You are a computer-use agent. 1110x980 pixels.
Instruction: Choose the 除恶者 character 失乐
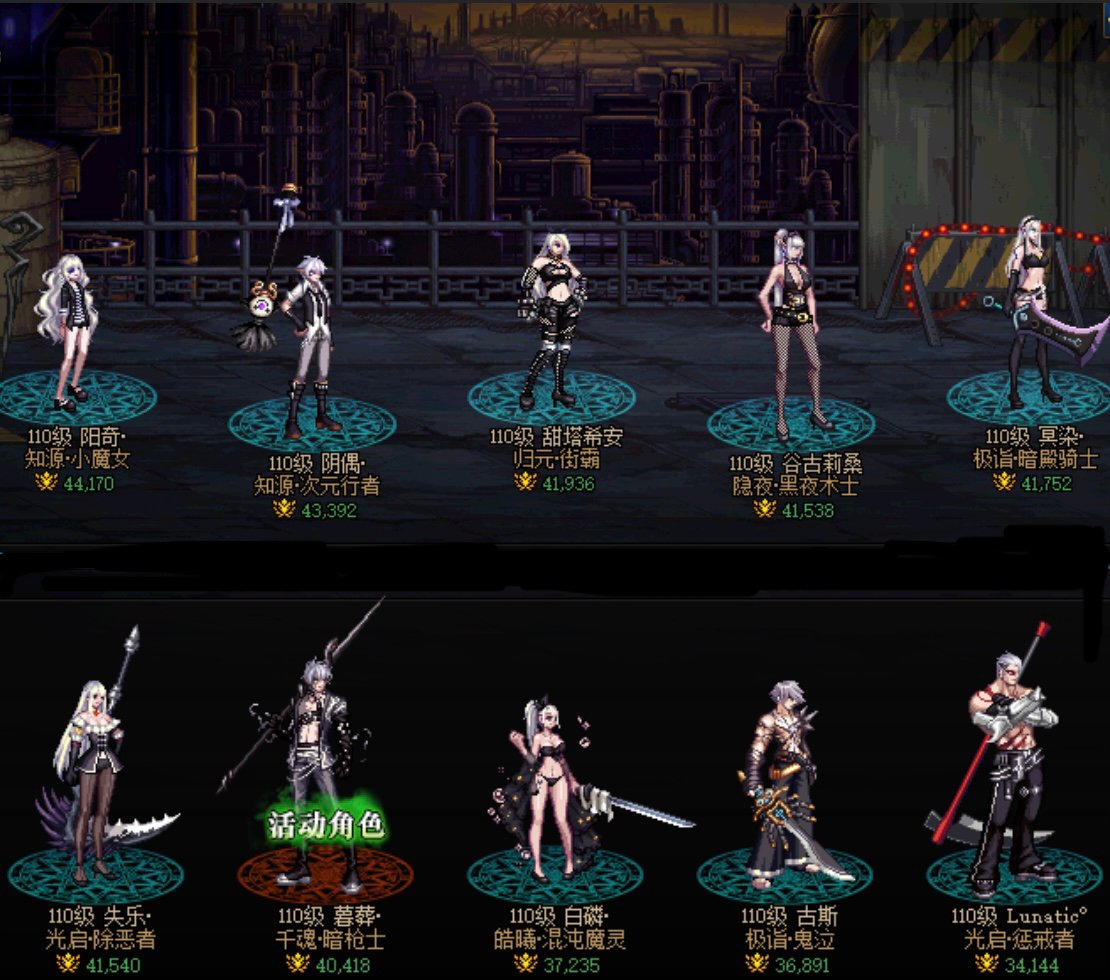tap(93, 780)
